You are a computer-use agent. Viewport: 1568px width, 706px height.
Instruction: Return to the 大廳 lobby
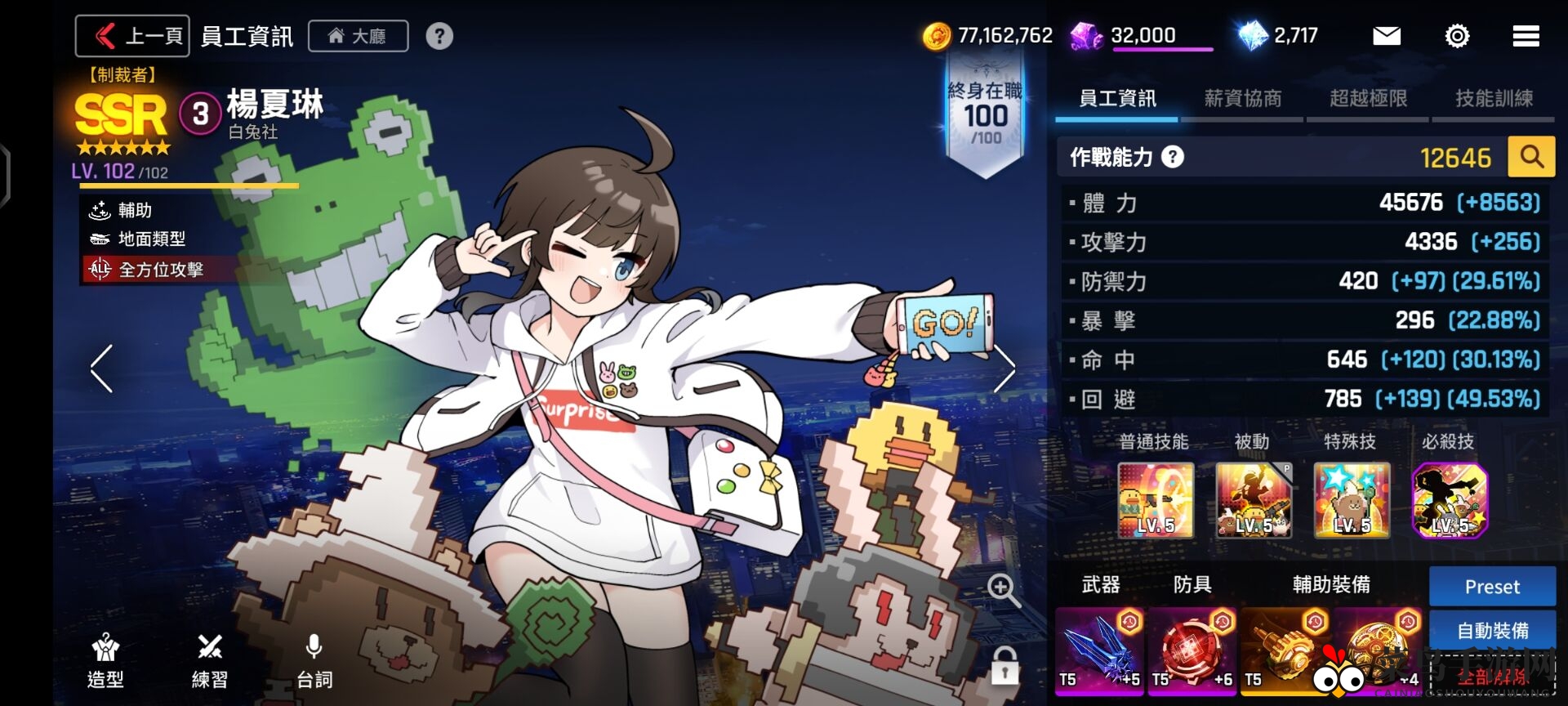tap(358, 36)
